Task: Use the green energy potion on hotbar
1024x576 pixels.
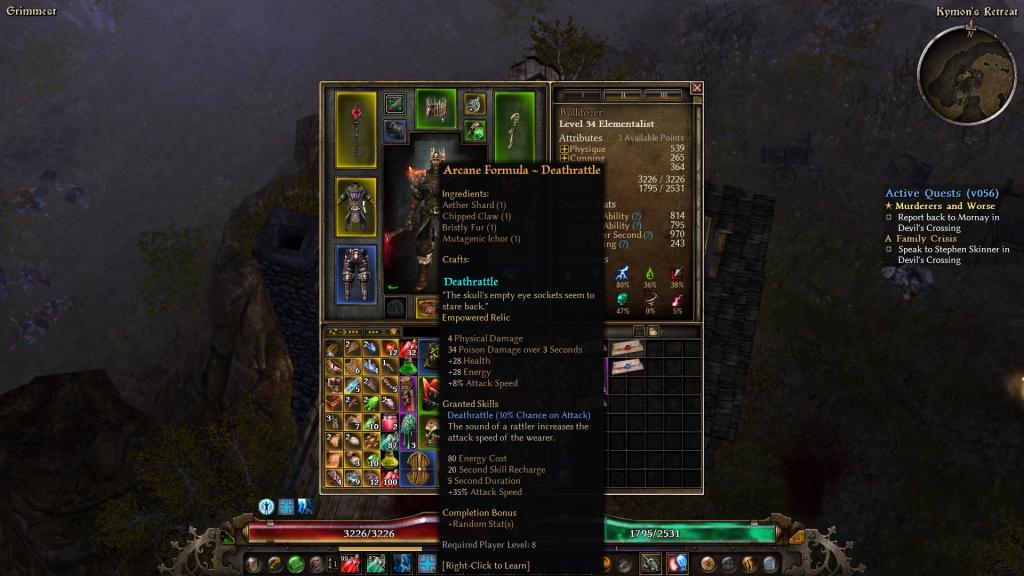Action: (376, 564)
